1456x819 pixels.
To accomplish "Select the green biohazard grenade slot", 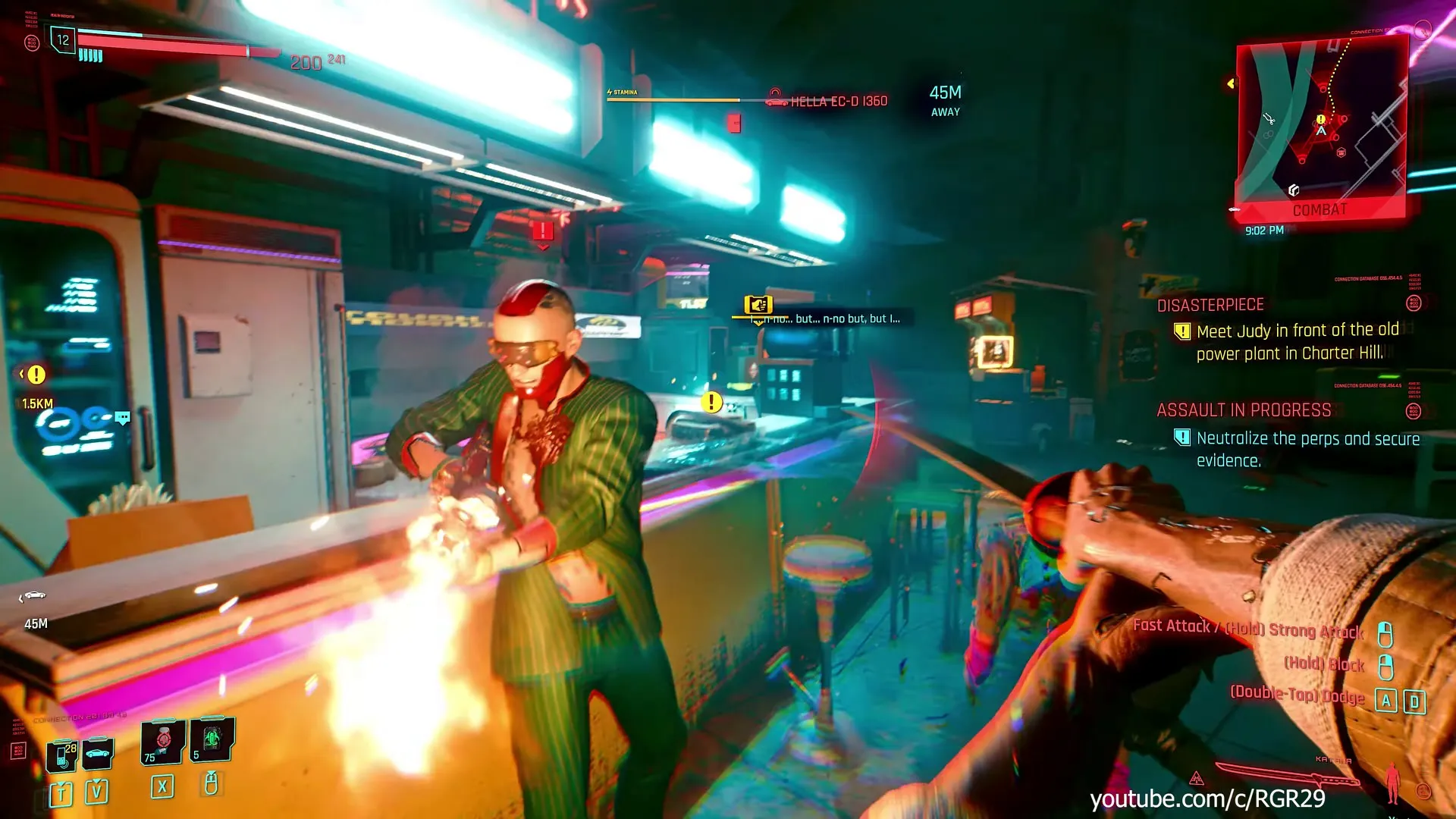I will click(x=212, y=739).
